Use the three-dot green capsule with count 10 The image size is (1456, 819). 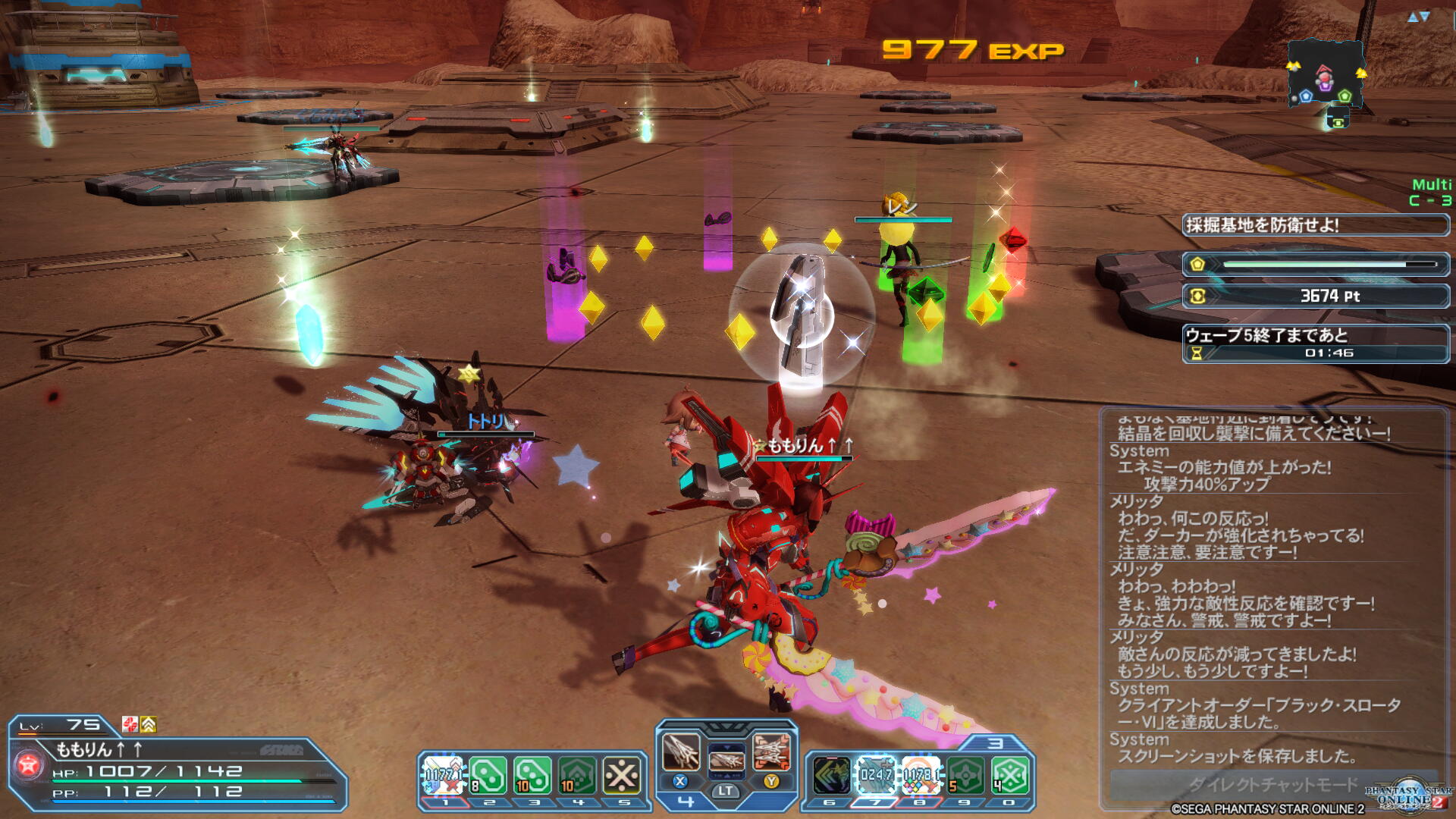(x=532, y=776)
